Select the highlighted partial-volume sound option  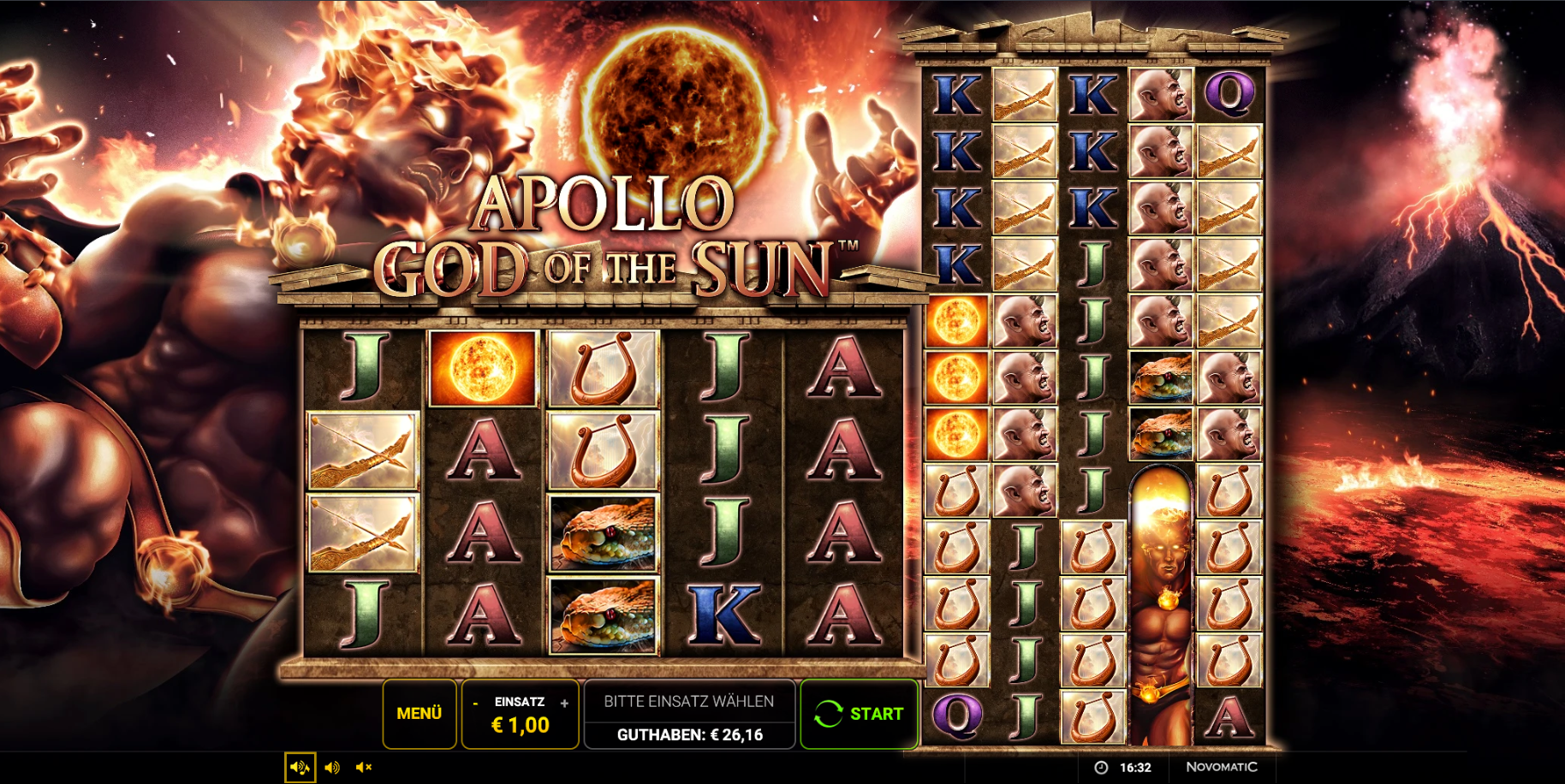pyautogui.click(x=299, y=767)
